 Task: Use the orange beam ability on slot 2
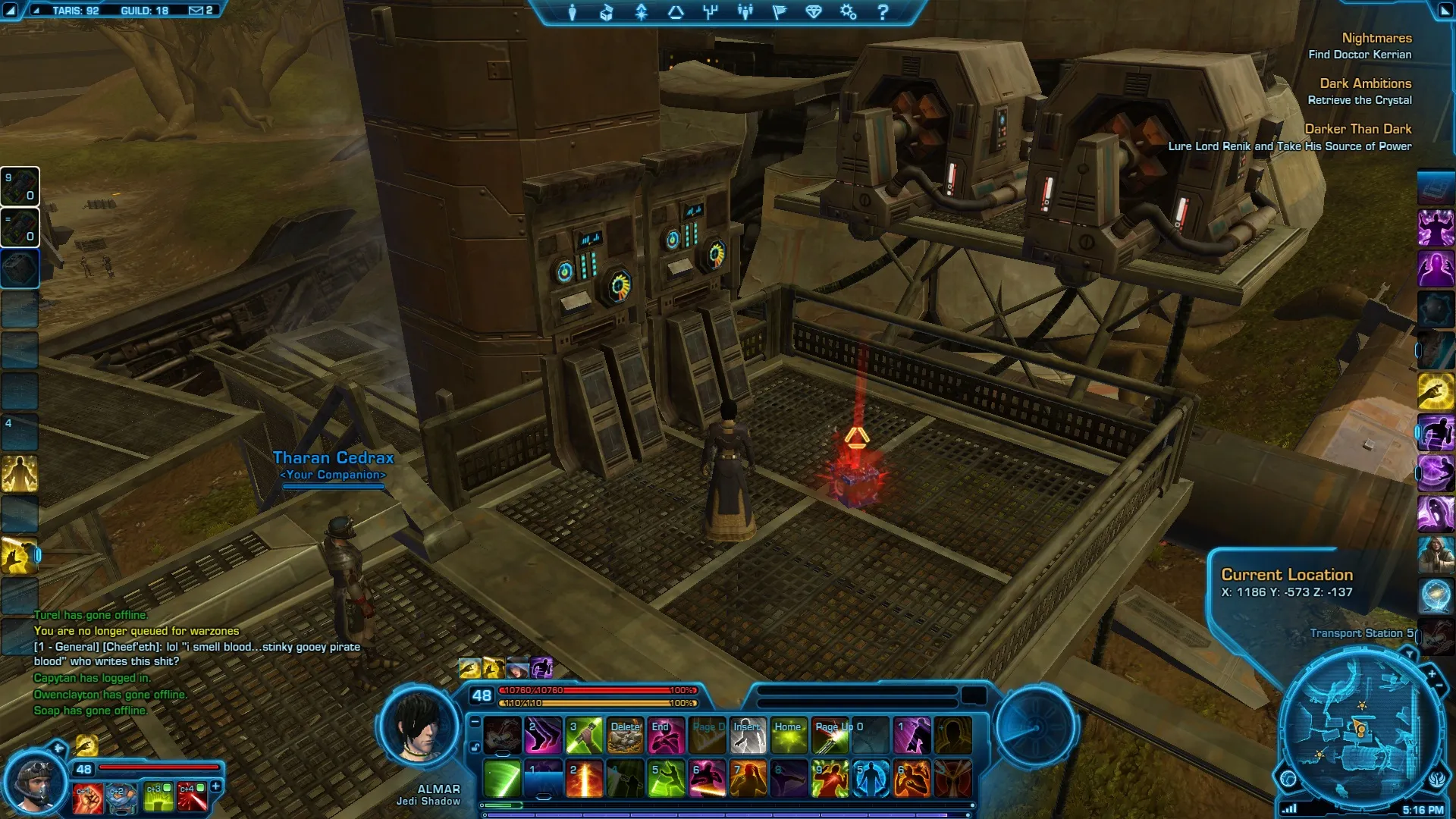(584, 778)
